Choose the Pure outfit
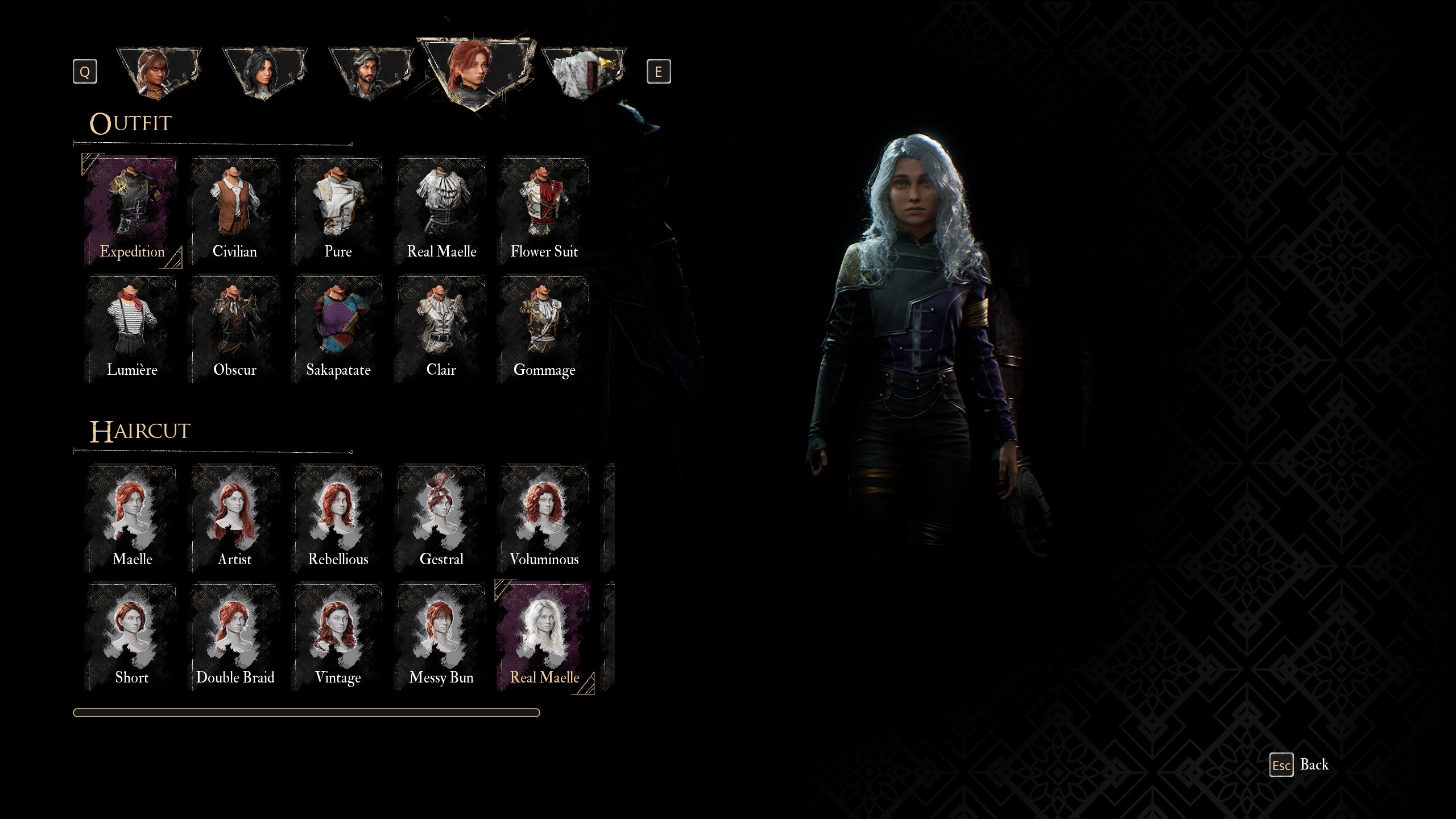 338,212
